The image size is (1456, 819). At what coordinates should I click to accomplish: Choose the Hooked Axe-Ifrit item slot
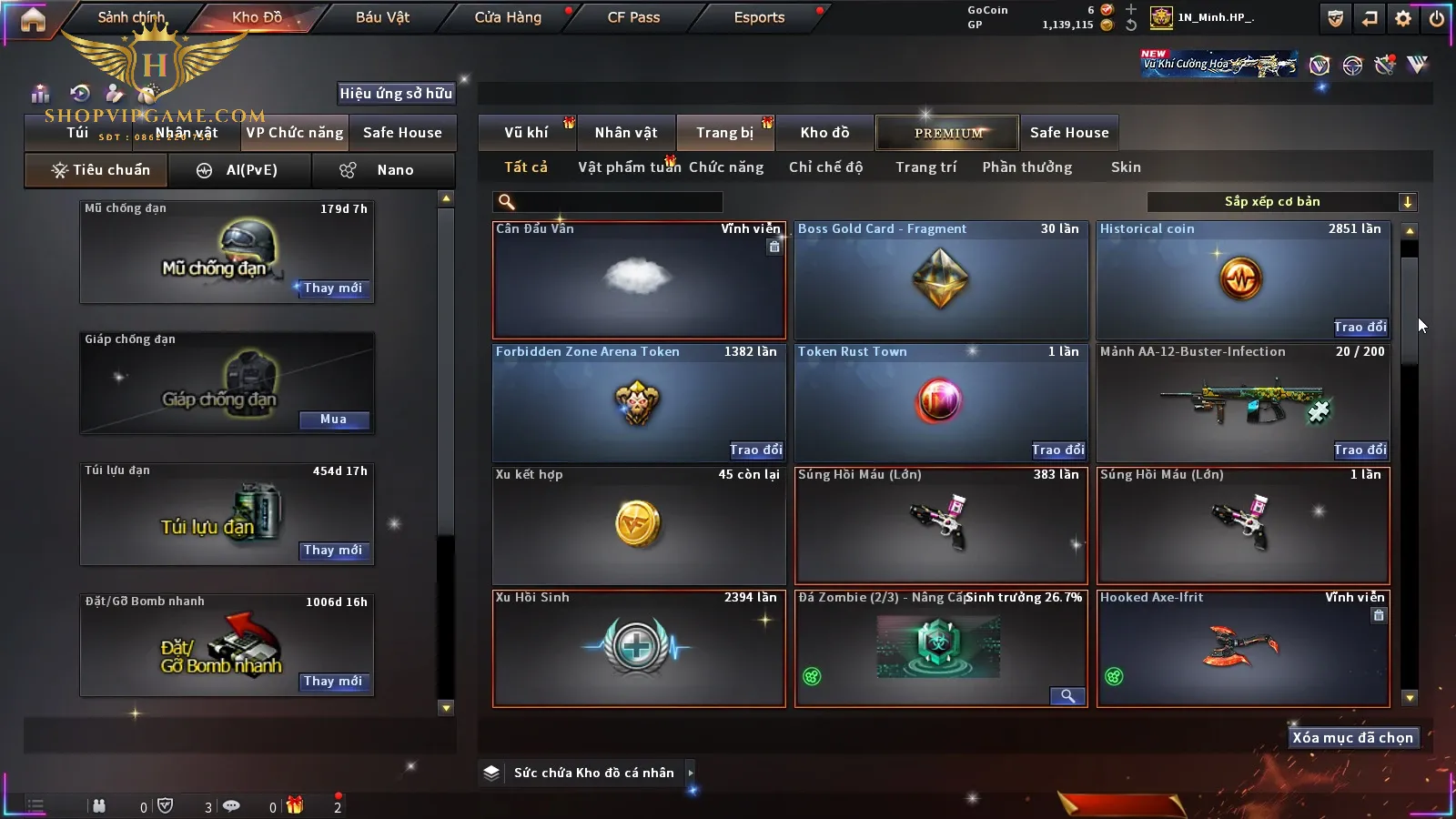(x=1242, y=648)
